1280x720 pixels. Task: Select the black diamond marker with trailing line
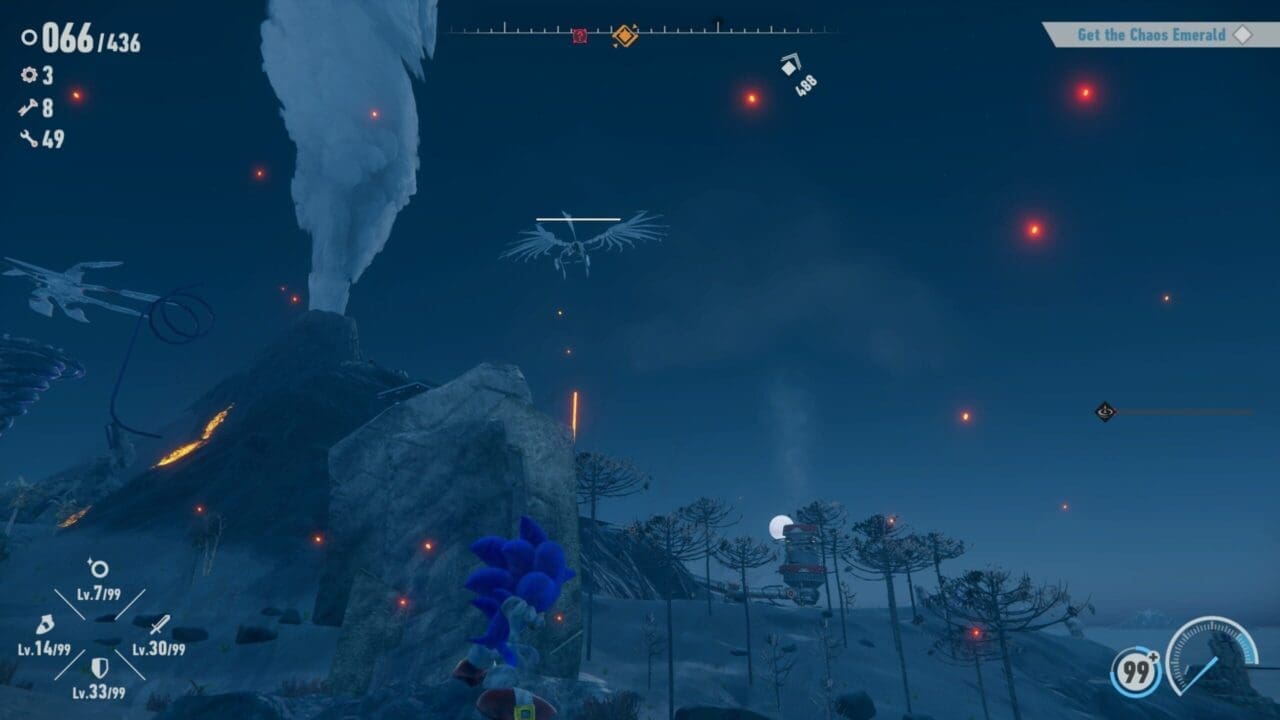pyautogui.click(x=1105, y=411)
